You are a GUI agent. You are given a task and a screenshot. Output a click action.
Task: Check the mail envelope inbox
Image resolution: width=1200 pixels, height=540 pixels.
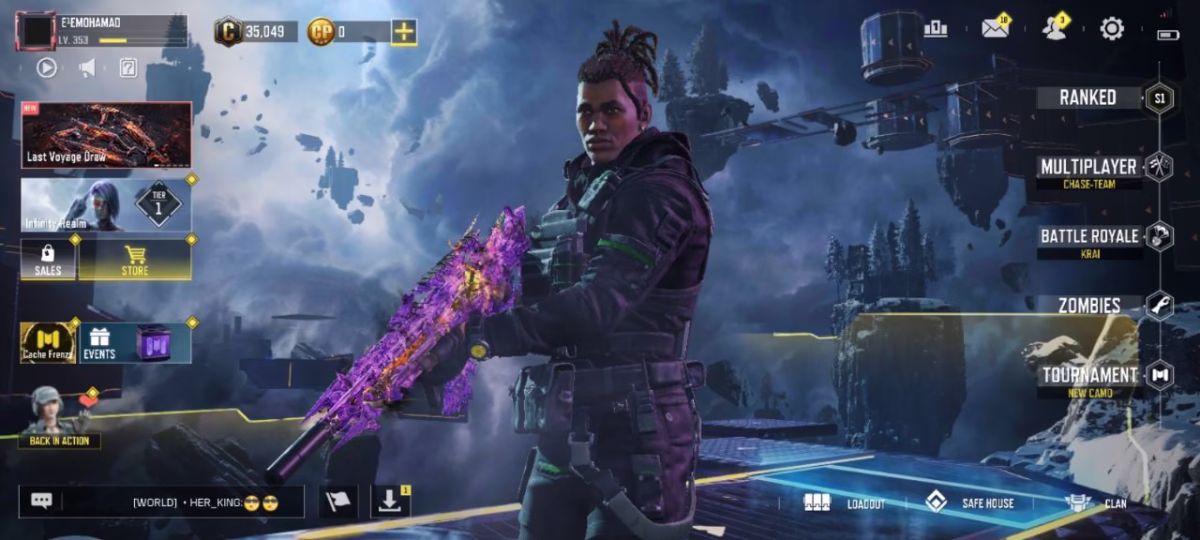tap(995, 28)
